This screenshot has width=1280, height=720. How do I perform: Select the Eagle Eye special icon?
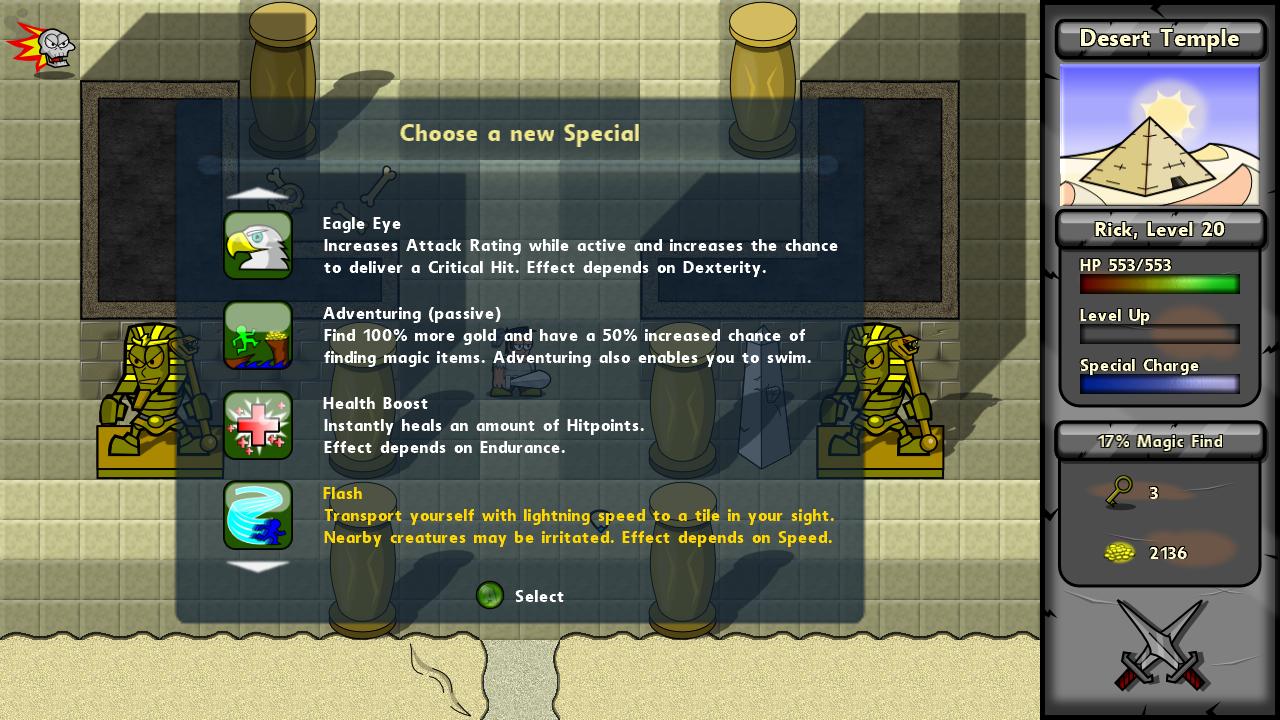click(258, 245)
